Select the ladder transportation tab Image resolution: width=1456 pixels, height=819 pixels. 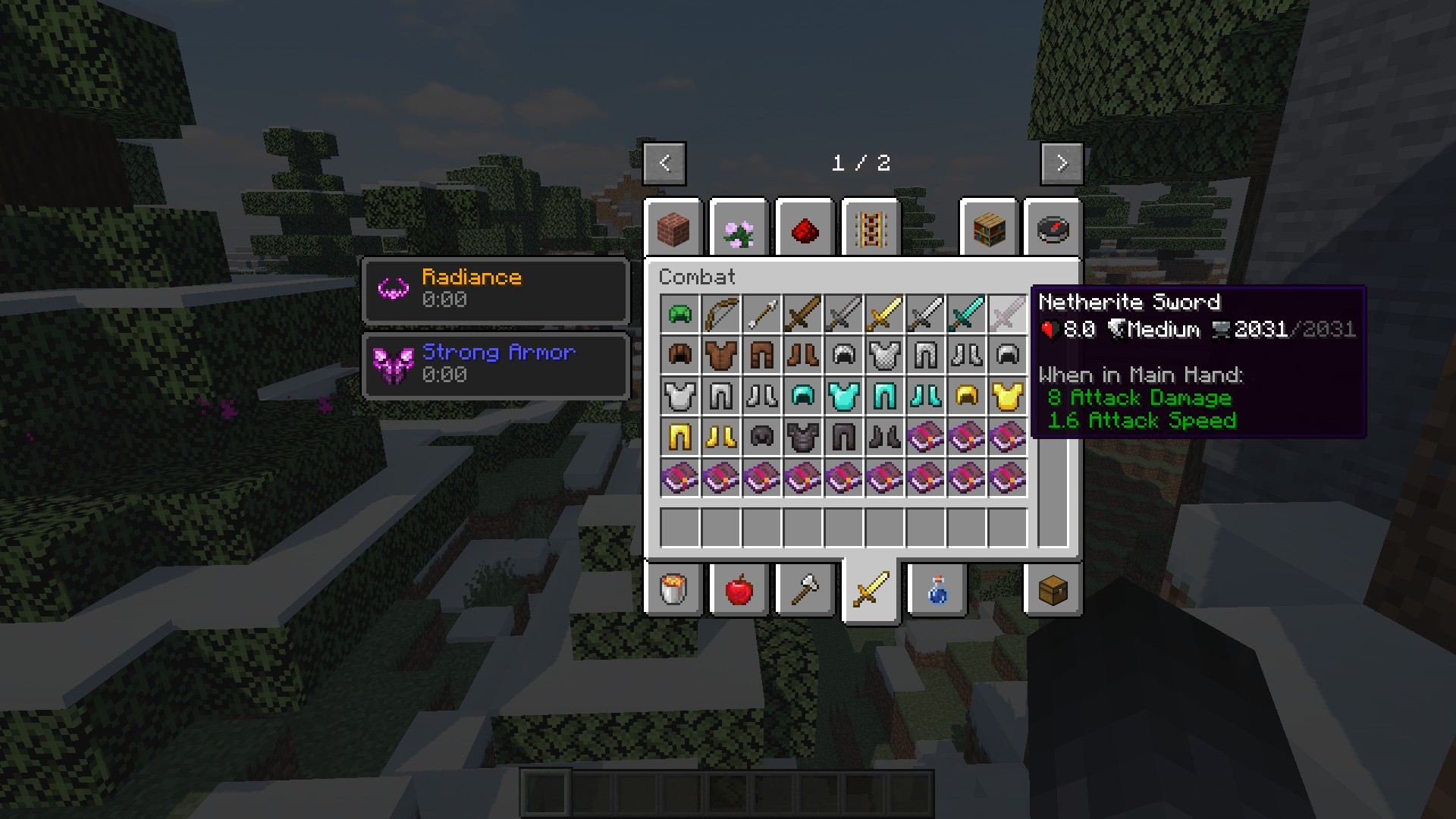[x=871, y=228]
